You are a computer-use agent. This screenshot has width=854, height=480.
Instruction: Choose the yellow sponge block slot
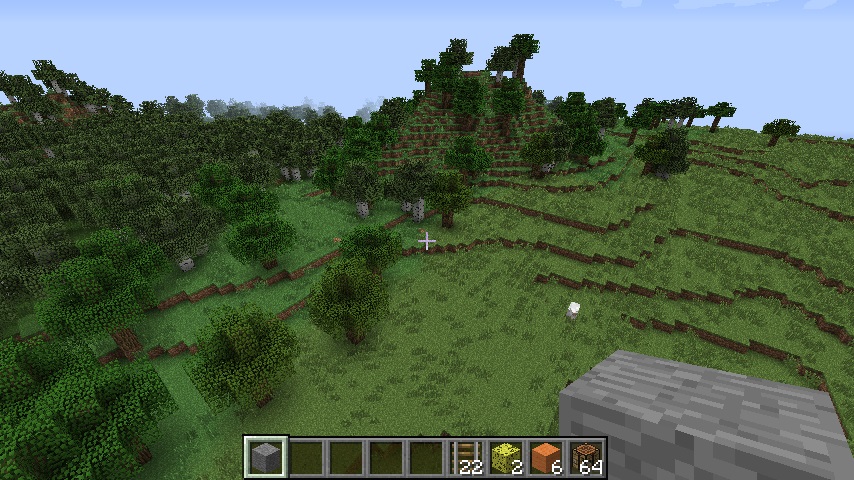507,457
